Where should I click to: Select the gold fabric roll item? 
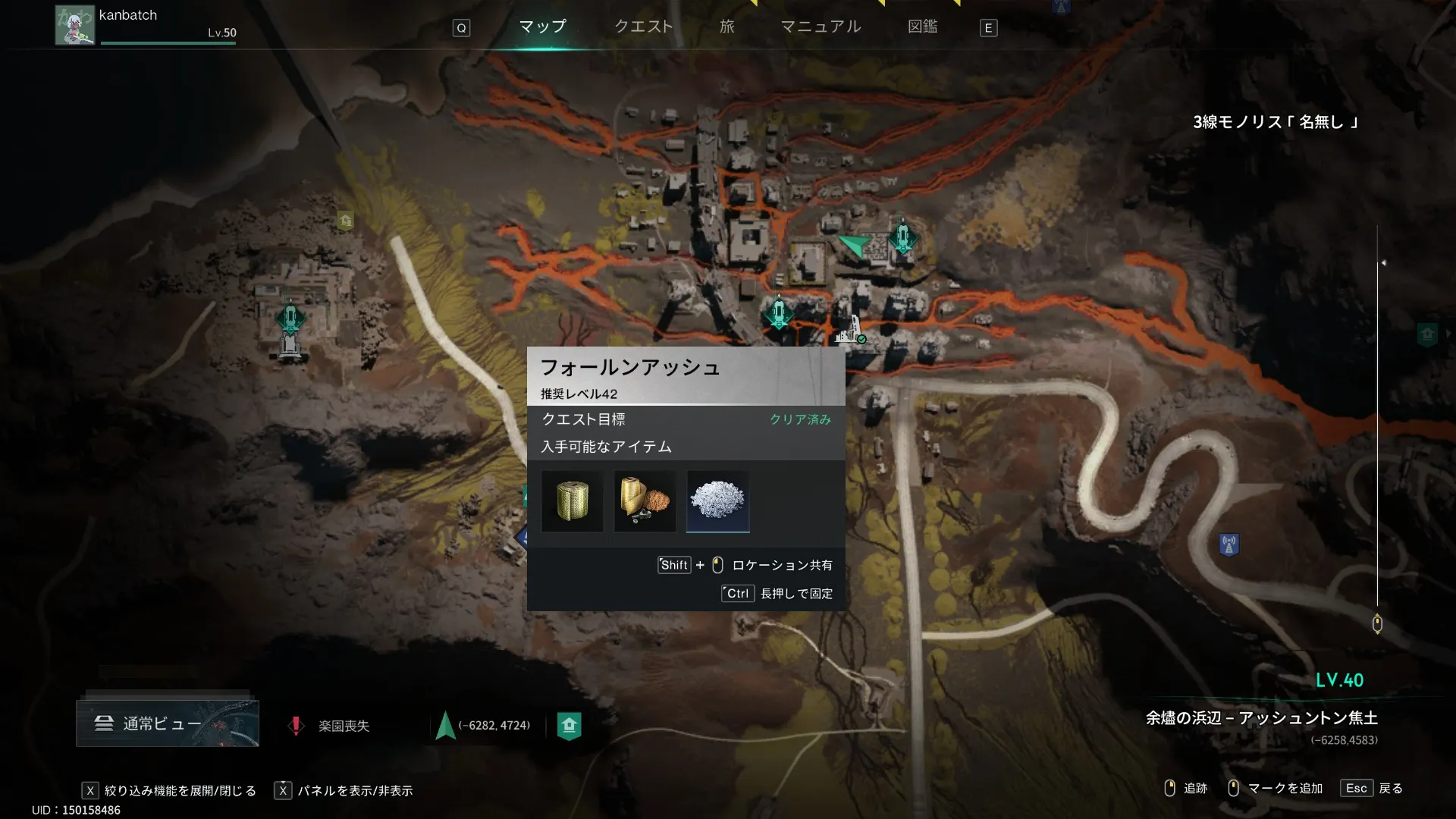click(x=573, y=501)
